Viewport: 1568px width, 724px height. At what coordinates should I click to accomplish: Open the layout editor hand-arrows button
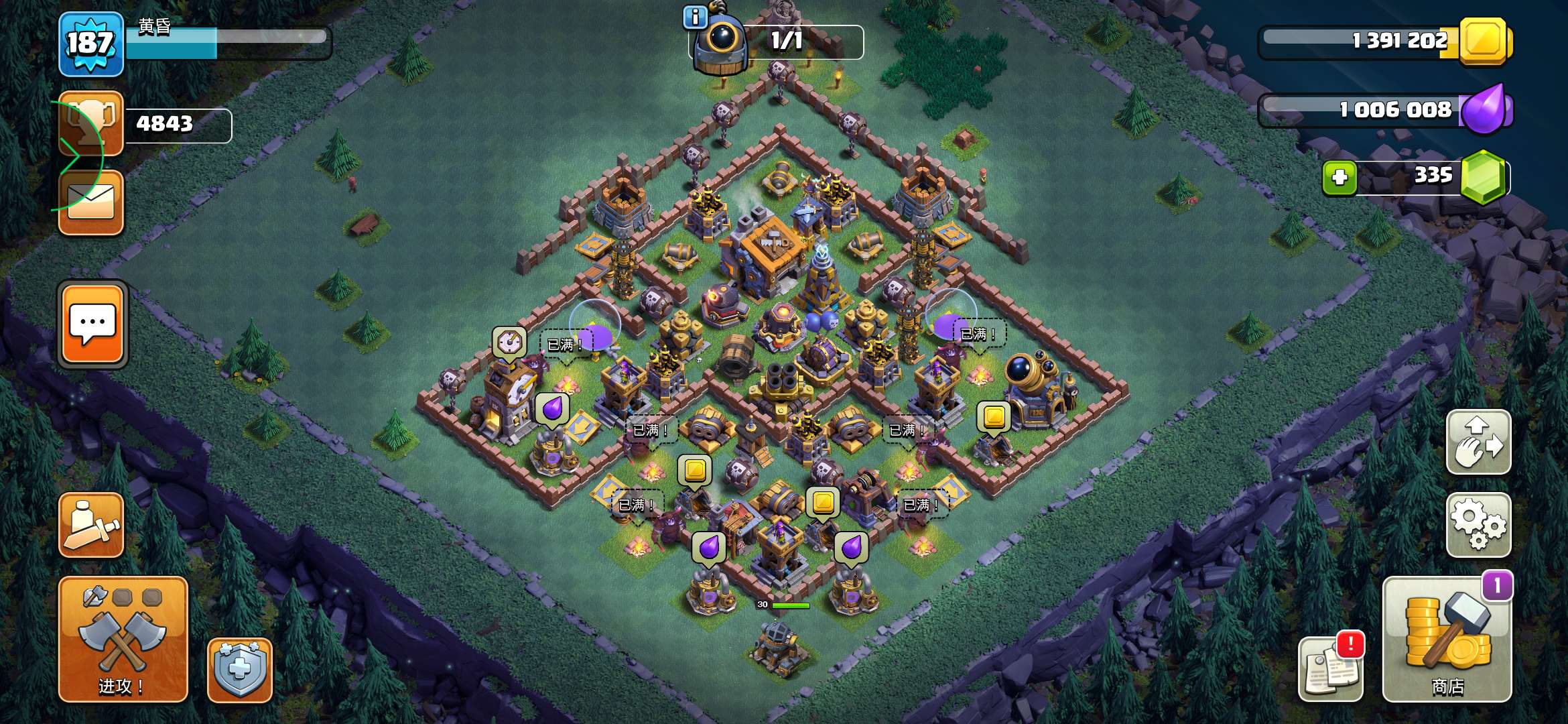point(1478,442)
